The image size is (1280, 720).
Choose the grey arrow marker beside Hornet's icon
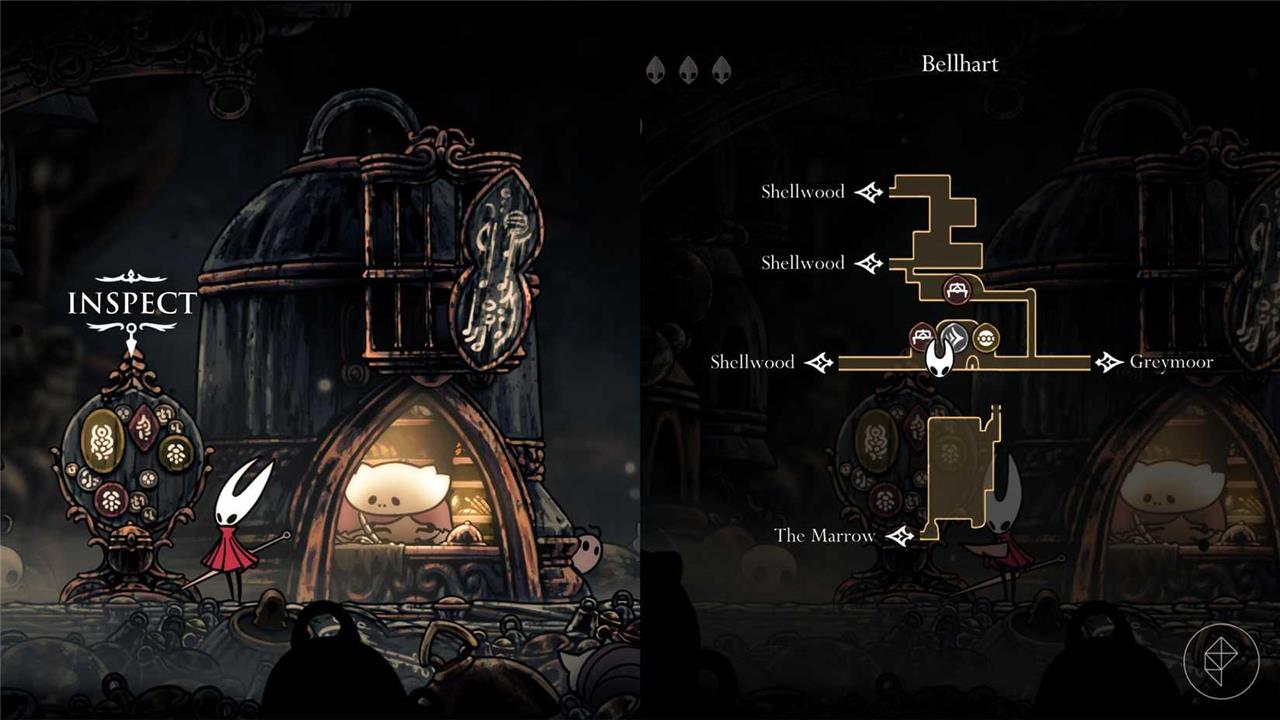957,337
